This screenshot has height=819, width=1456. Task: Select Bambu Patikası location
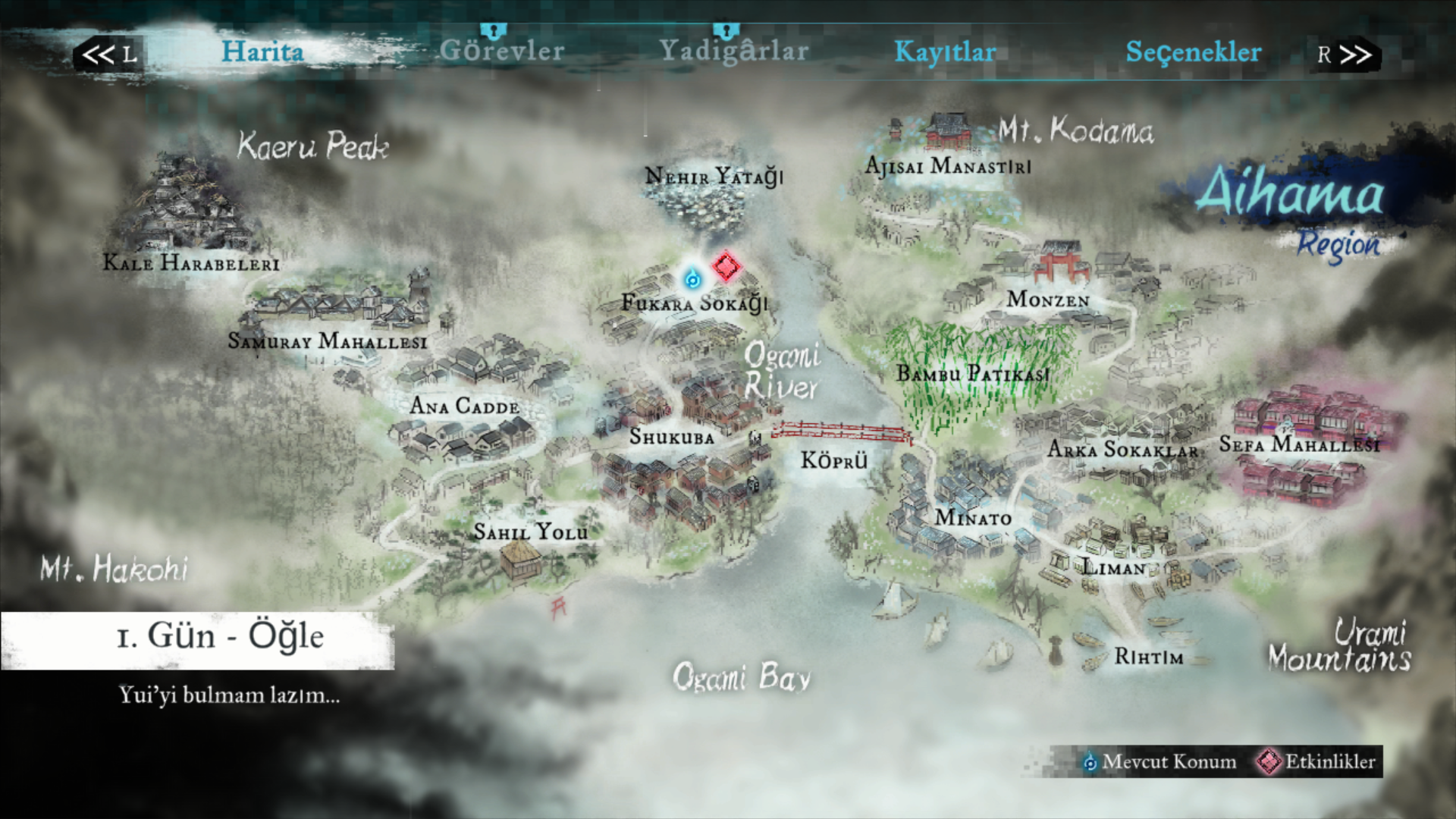coord(973,373)
